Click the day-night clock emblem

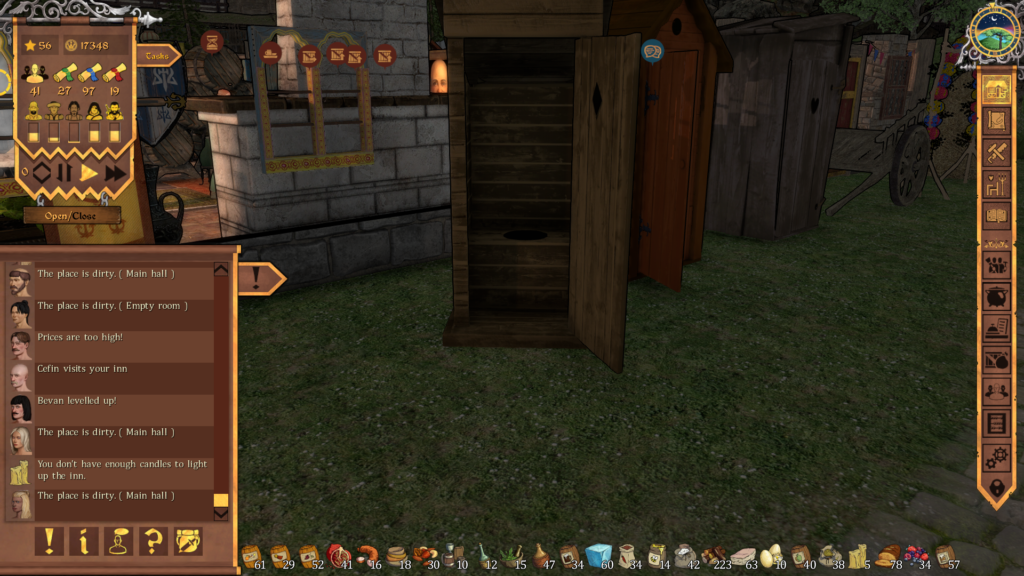tap(994, 32)
